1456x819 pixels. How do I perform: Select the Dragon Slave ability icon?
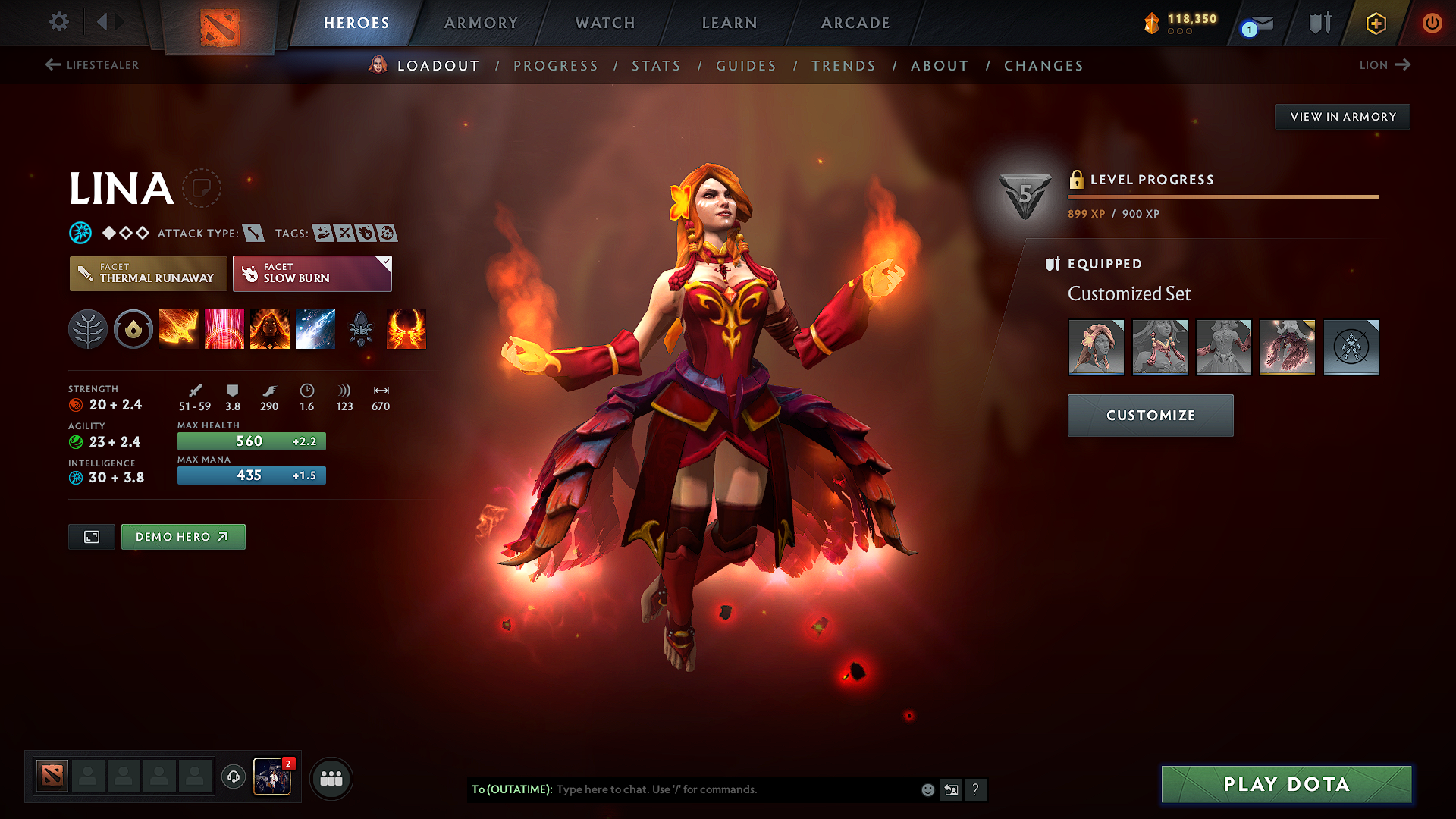(179, 329)
